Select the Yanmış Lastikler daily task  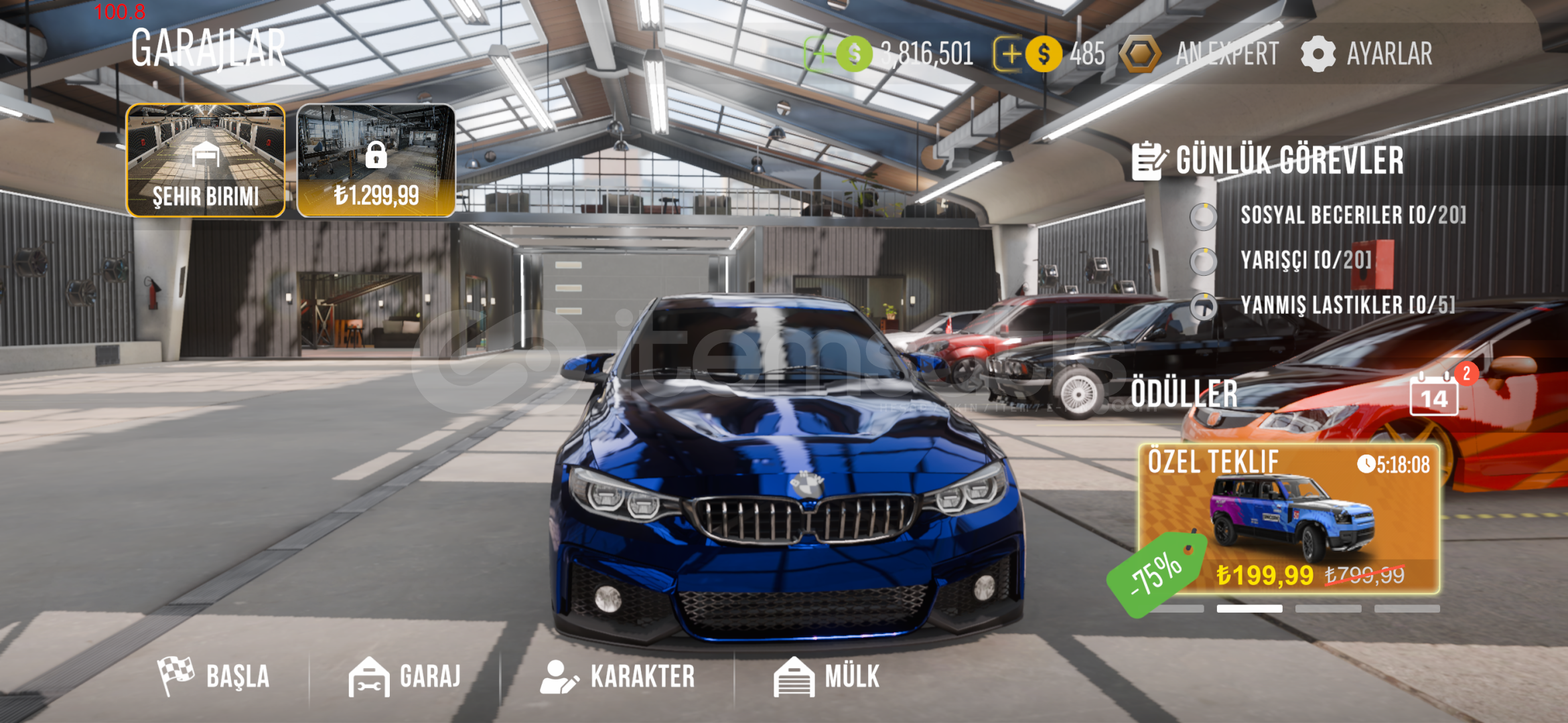[1346, 305]
